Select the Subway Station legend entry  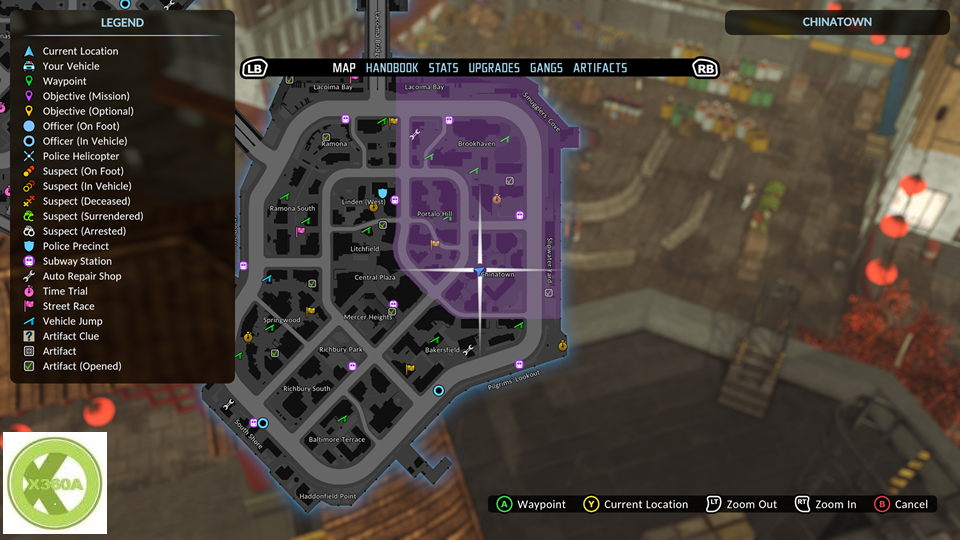click(x=76, y=261)
